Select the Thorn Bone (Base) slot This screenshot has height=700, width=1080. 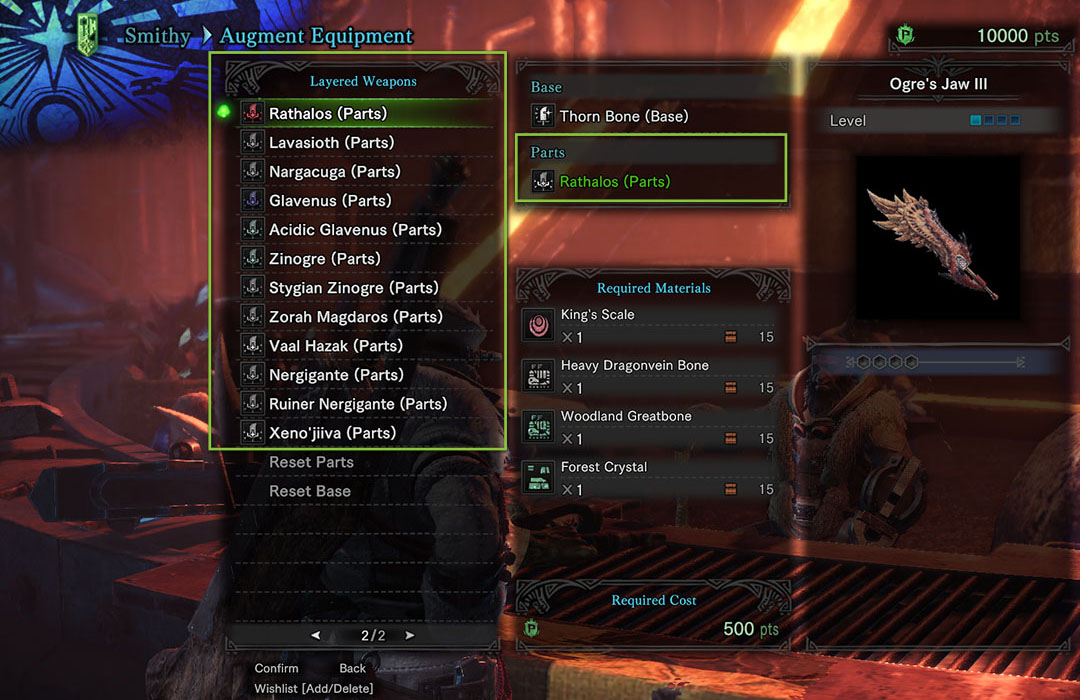(x=623, y=116)
